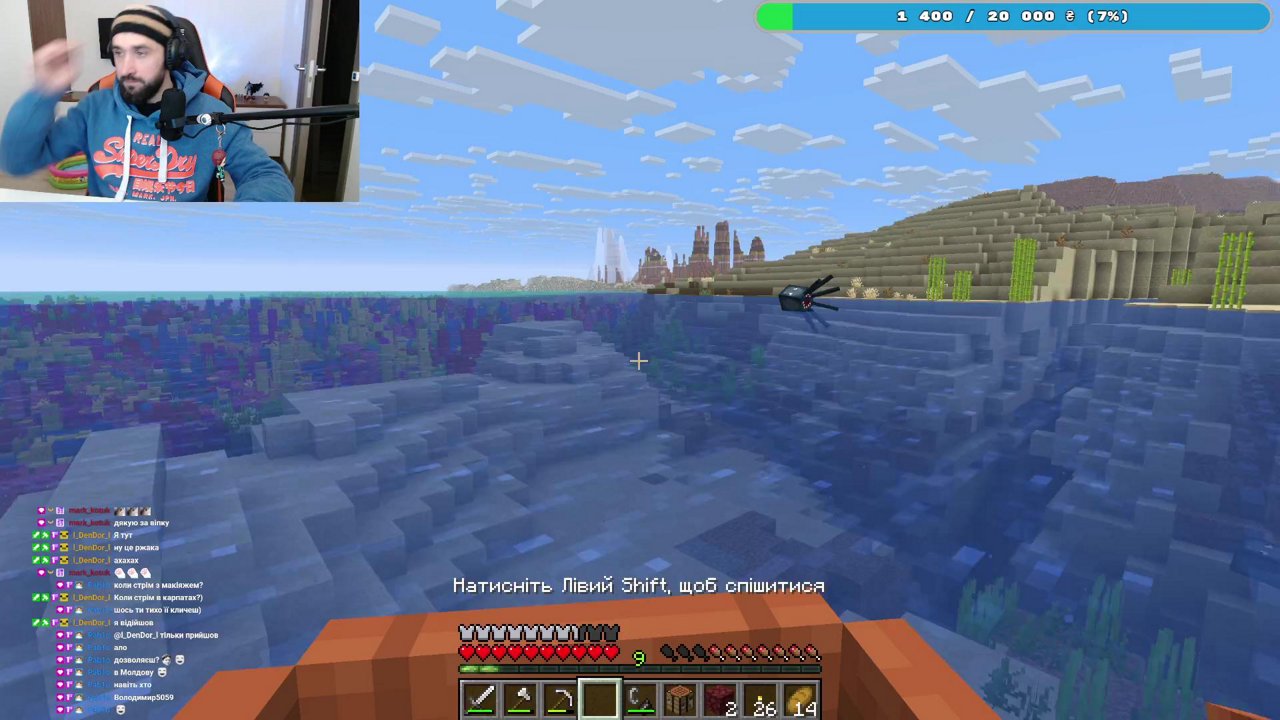Click the streamer webcam overlay
The image size is (1280, 720).
[x=180, y=100]
